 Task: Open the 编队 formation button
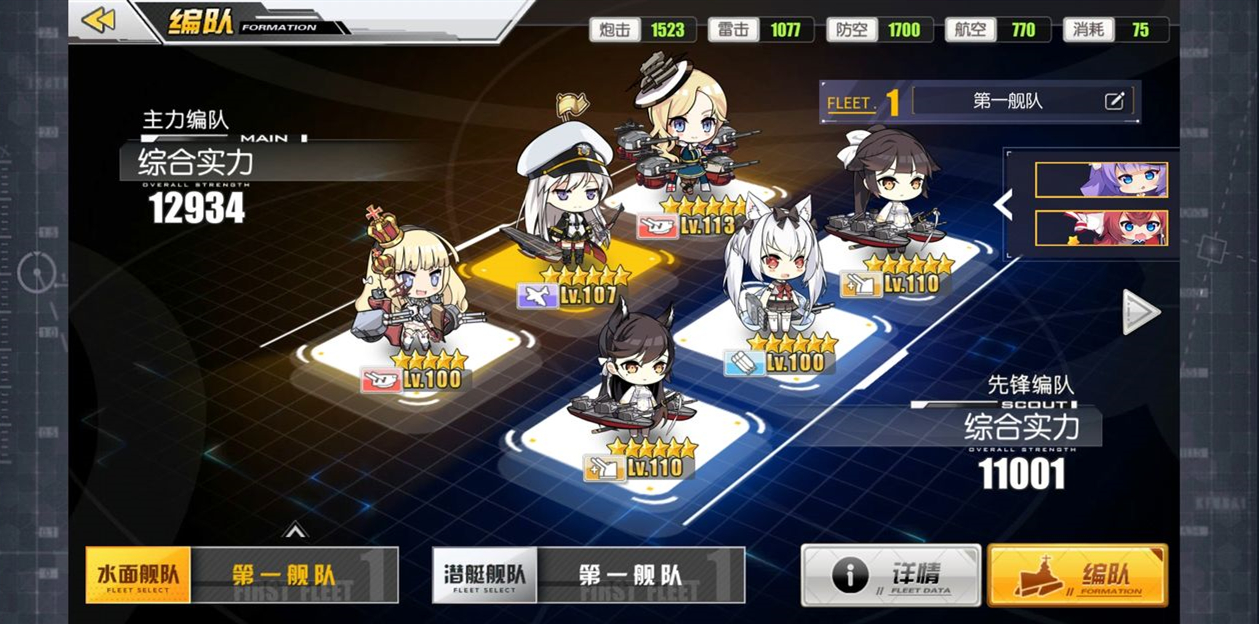(1077, 575)
